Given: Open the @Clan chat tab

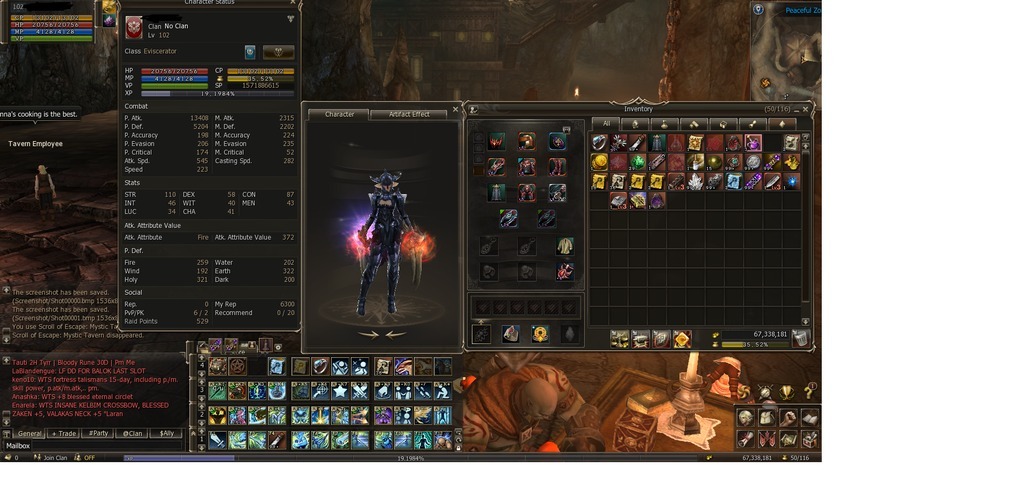Looking at the screenshot, I should 131,433.
